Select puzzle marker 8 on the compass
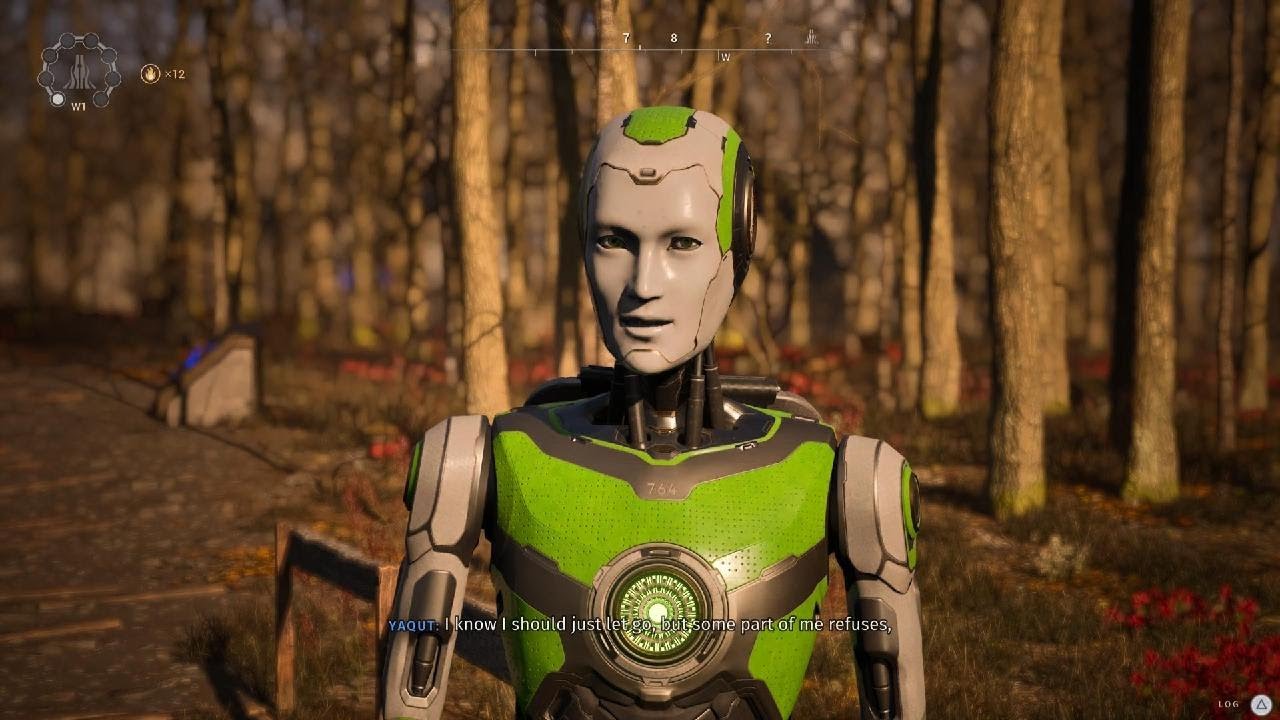 [x=673, y=39]
